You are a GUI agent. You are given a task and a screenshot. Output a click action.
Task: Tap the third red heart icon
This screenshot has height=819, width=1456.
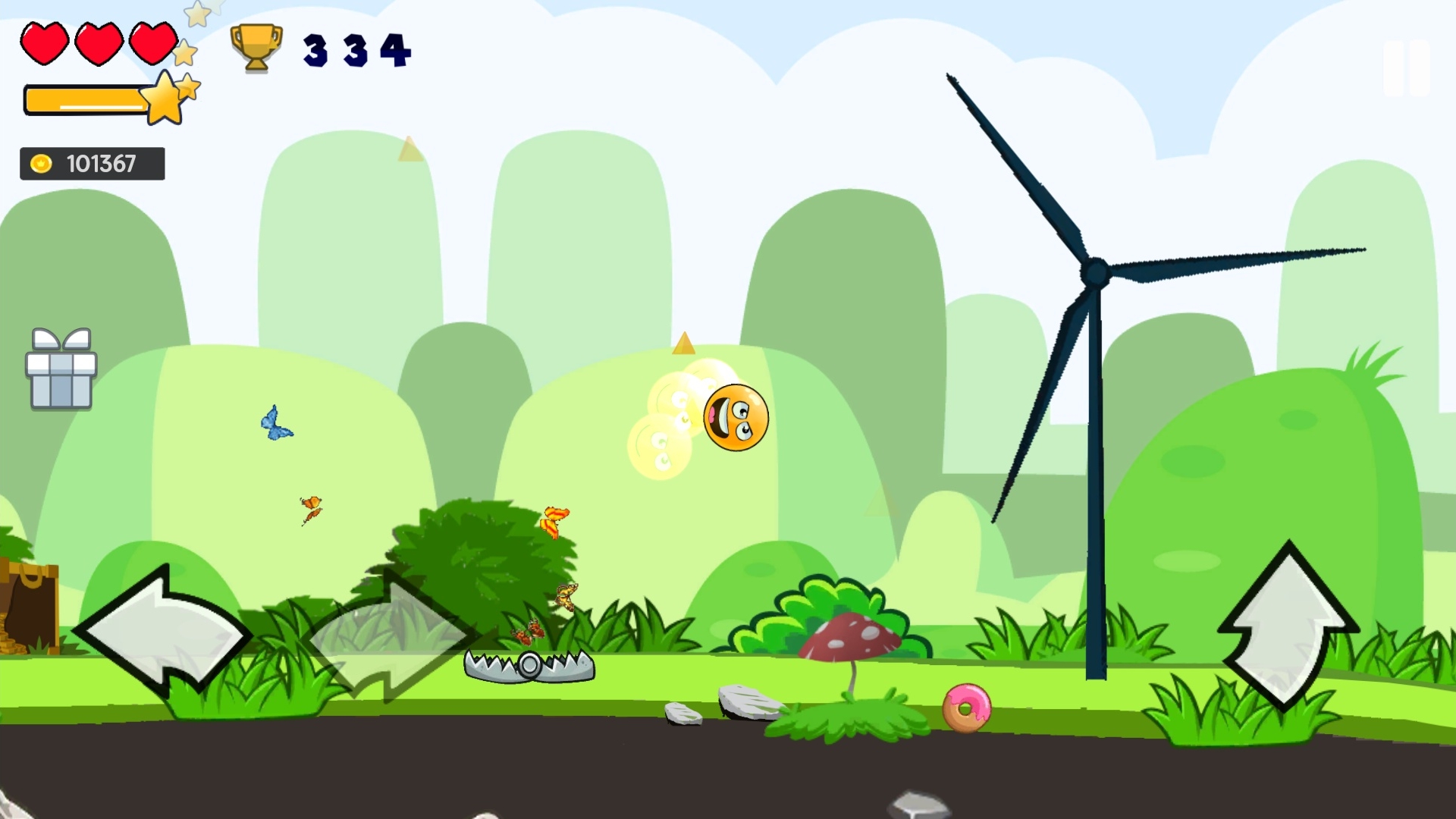coord(152,43)
